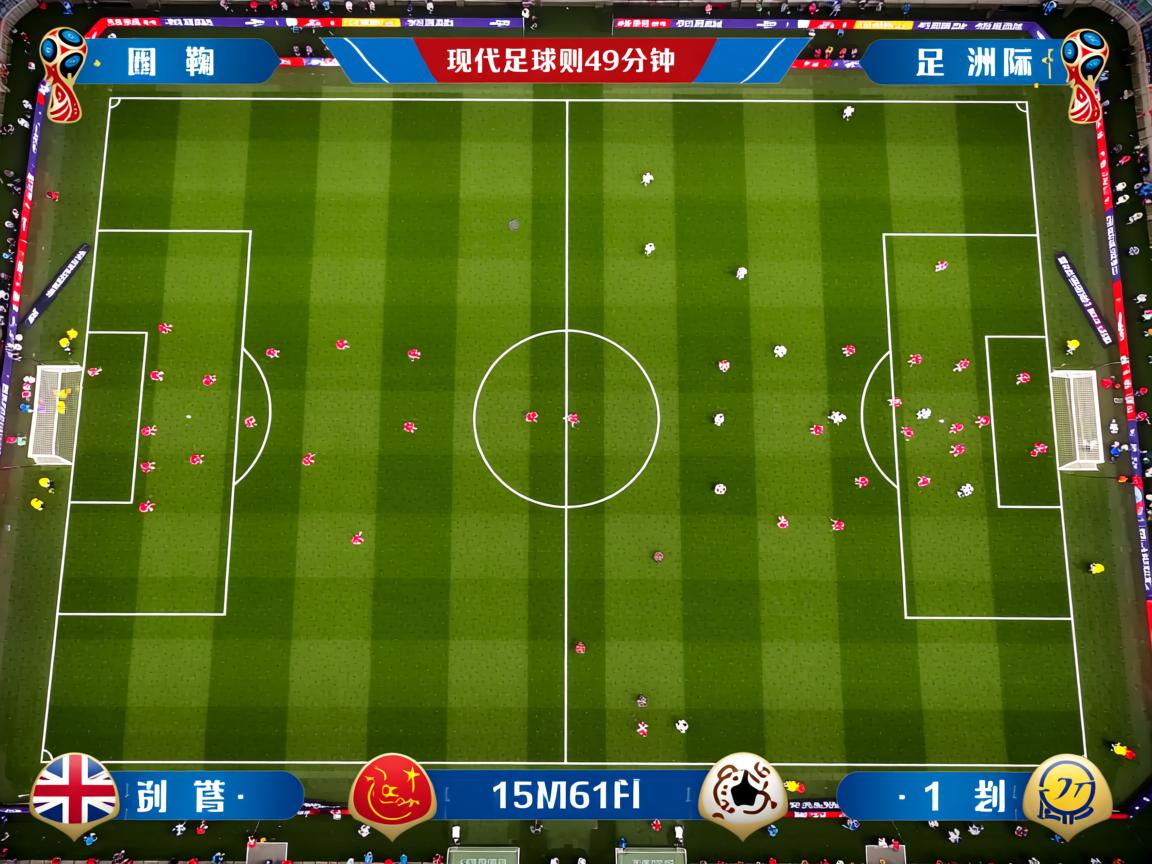Image resolution: width=1152 pixels, height=864 pixels.
Task: Open the blue banner beside the Union Jack
Action: click(x=210, y=796)
